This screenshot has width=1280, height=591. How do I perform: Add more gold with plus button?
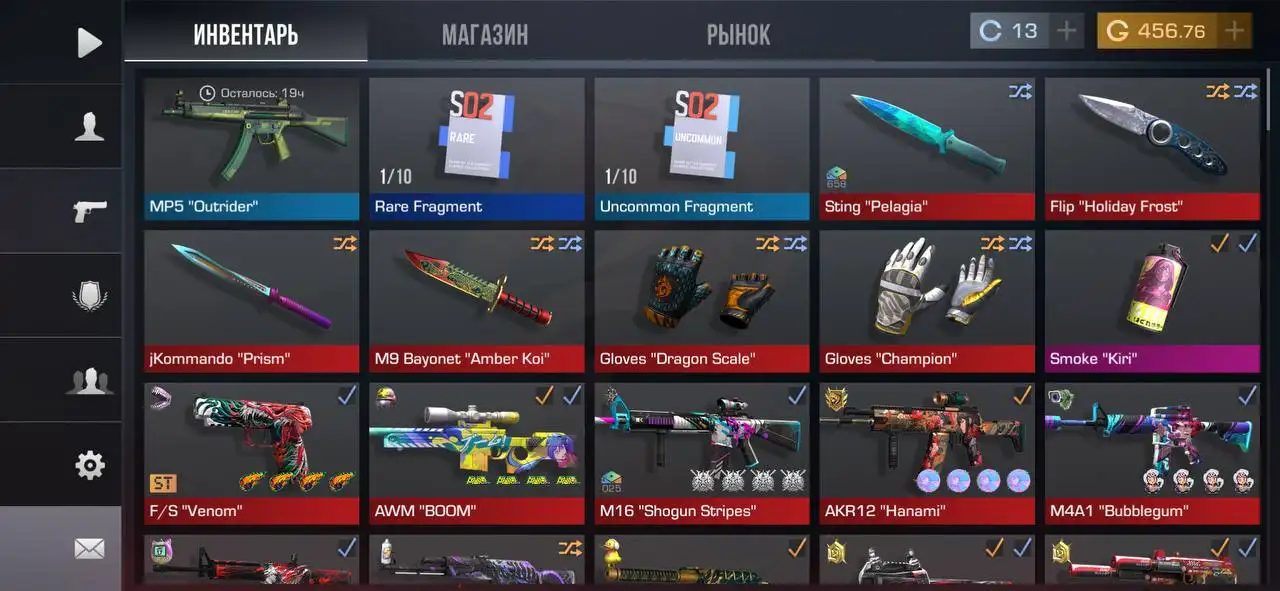(x=1235, y=31)
